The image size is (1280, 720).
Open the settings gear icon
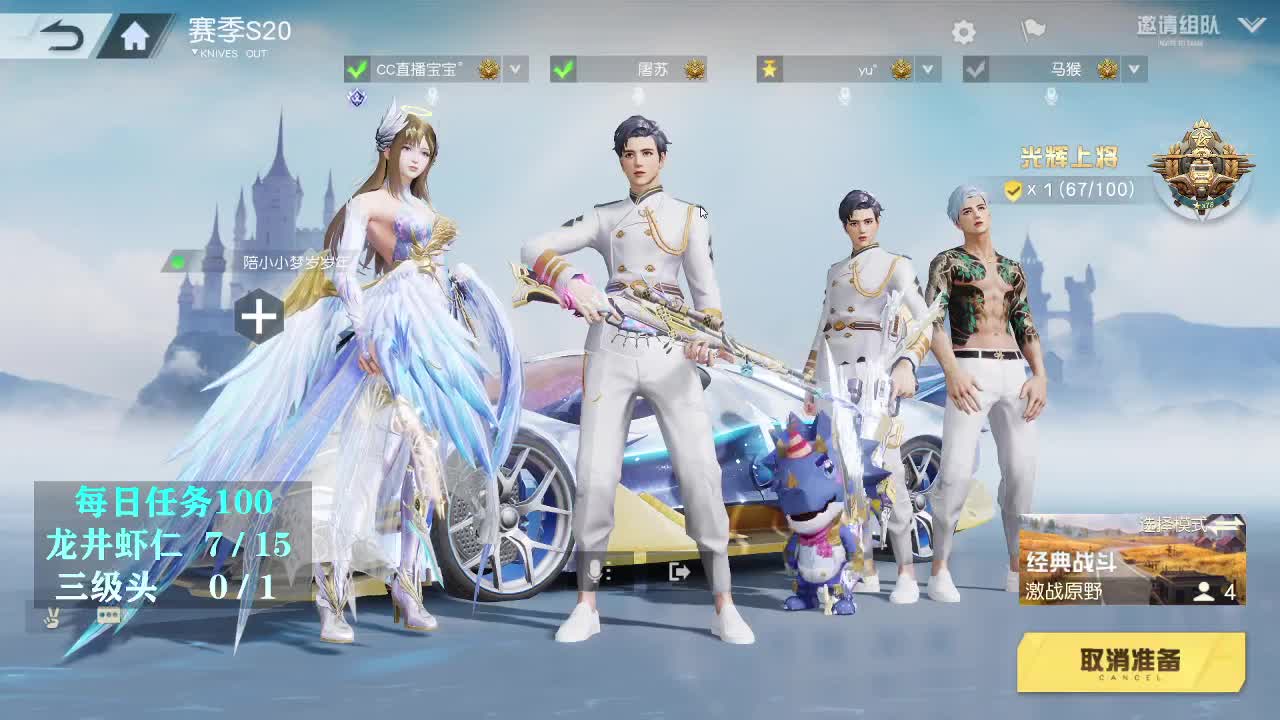tap(962, 32)
